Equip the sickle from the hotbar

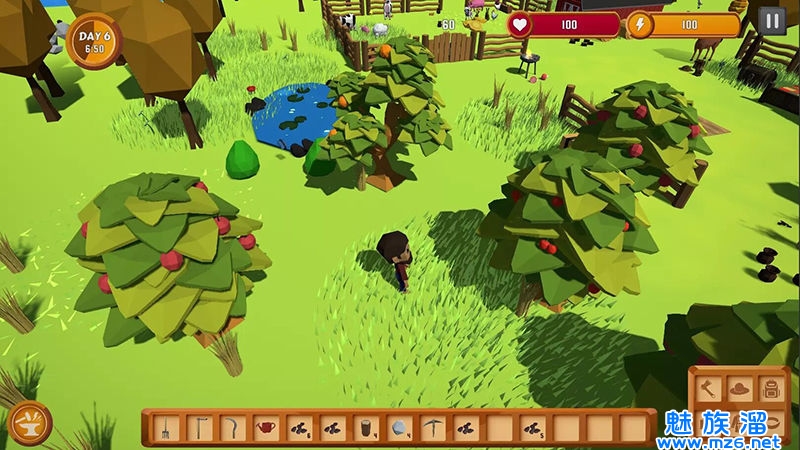point(232,429)
